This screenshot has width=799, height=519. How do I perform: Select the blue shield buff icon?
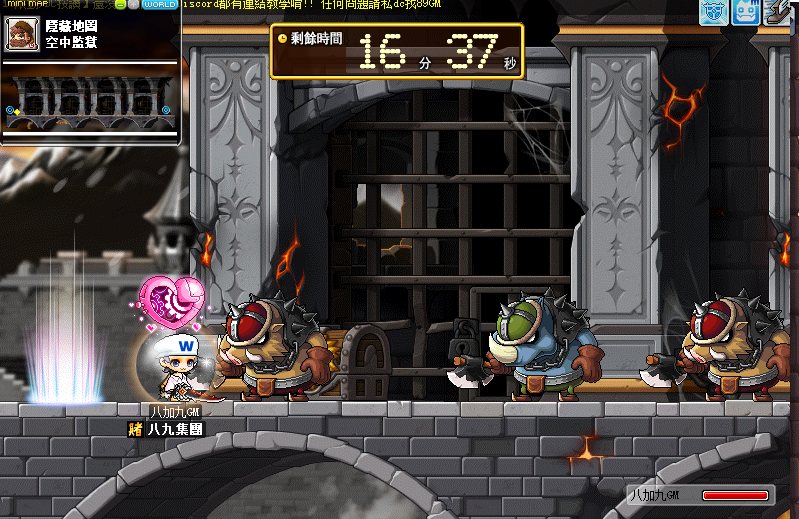[x=714, y=11]
